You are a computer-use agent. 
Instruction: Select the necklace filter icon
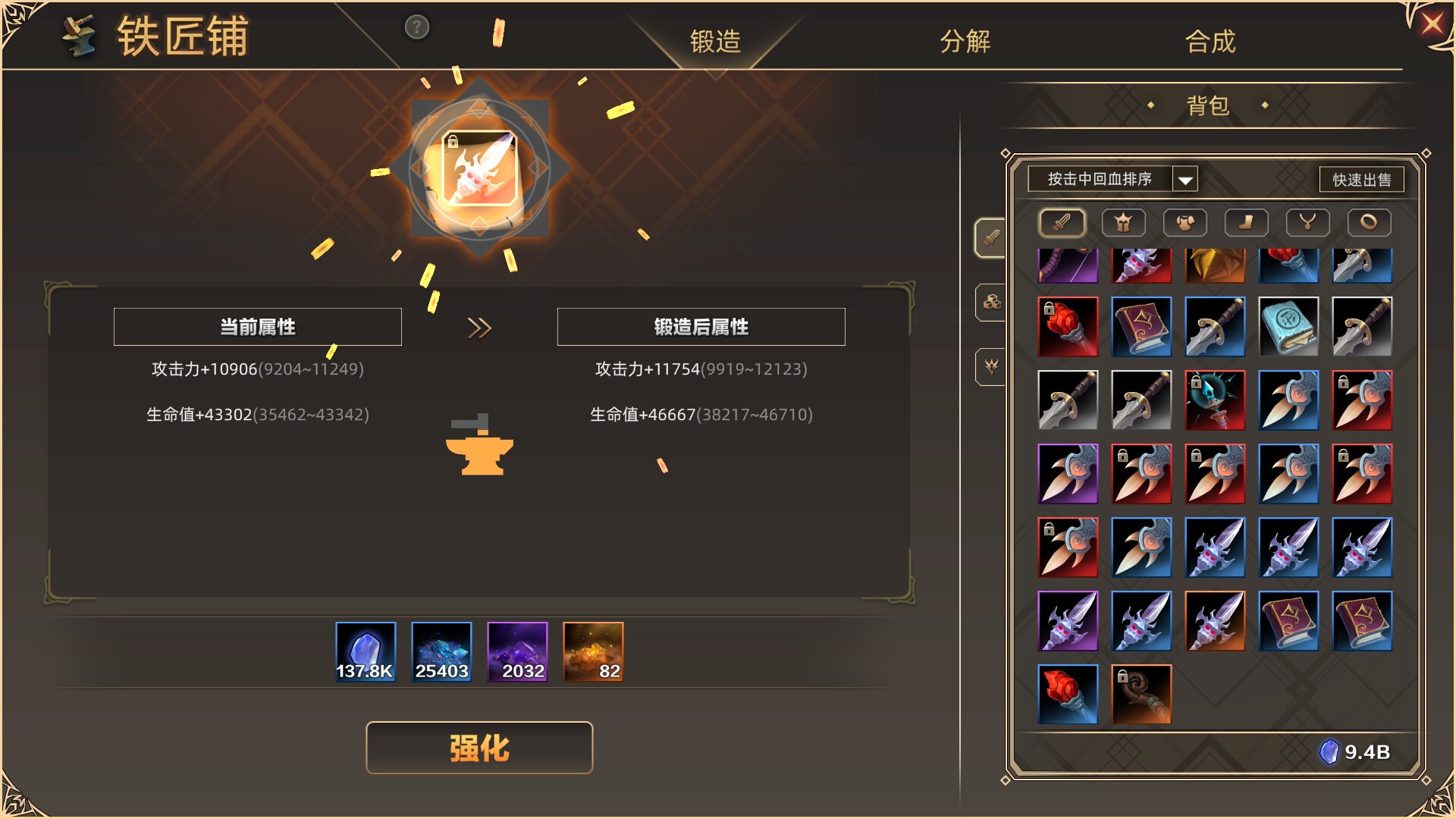tap(1307, 222)
